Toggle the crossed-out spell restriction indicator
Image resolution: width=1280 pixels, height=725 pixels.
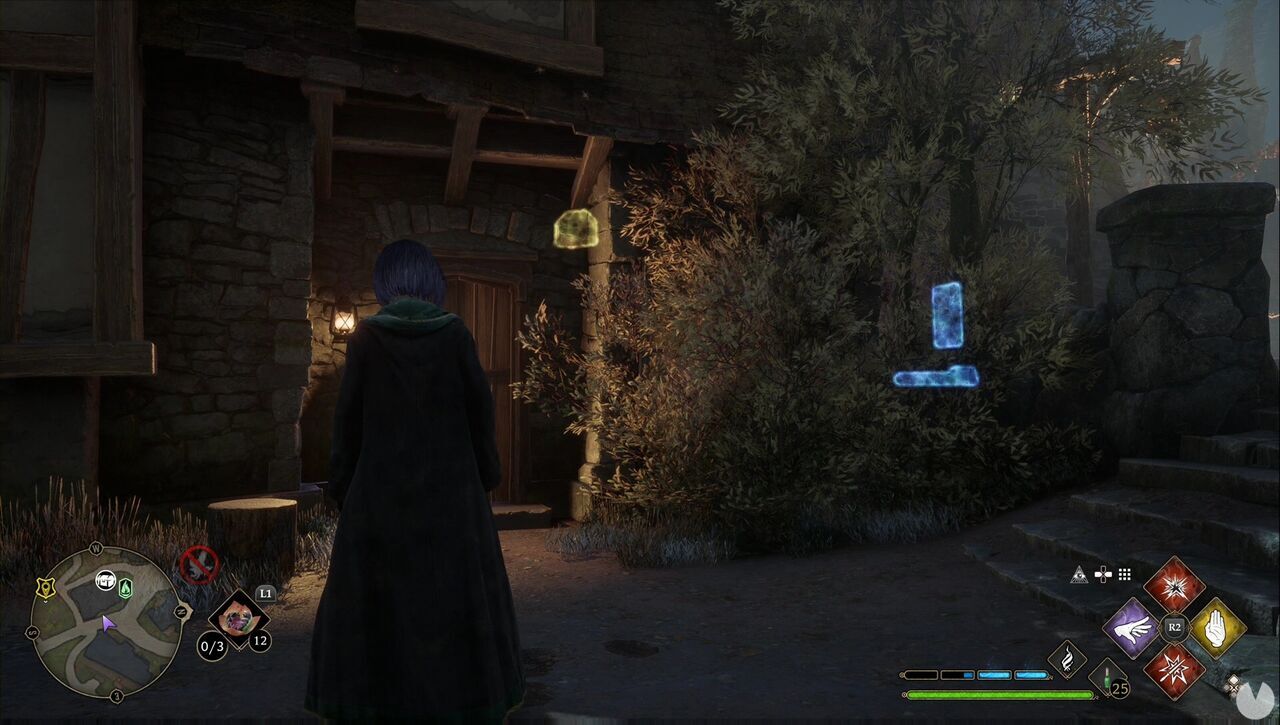[199, 564]
